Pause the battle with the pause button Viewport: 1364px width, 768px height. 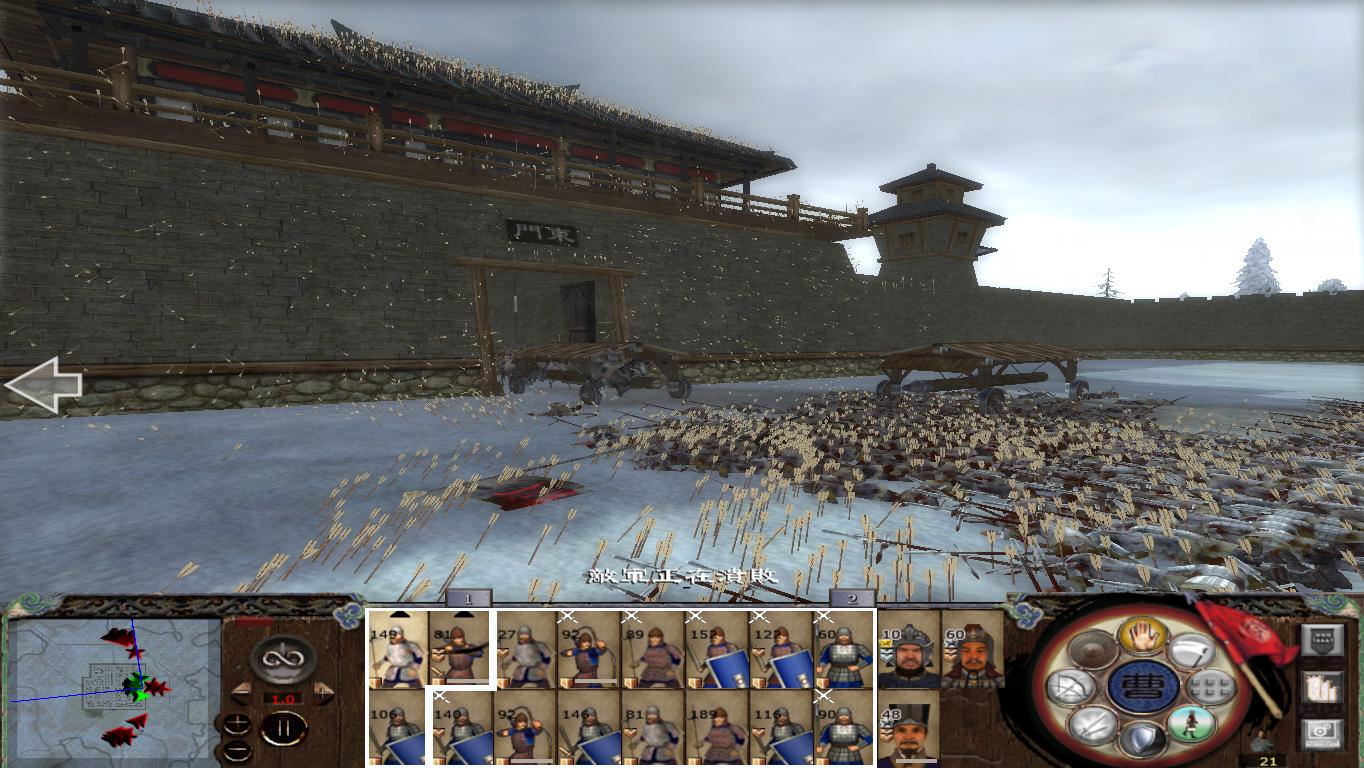point(286,729)
